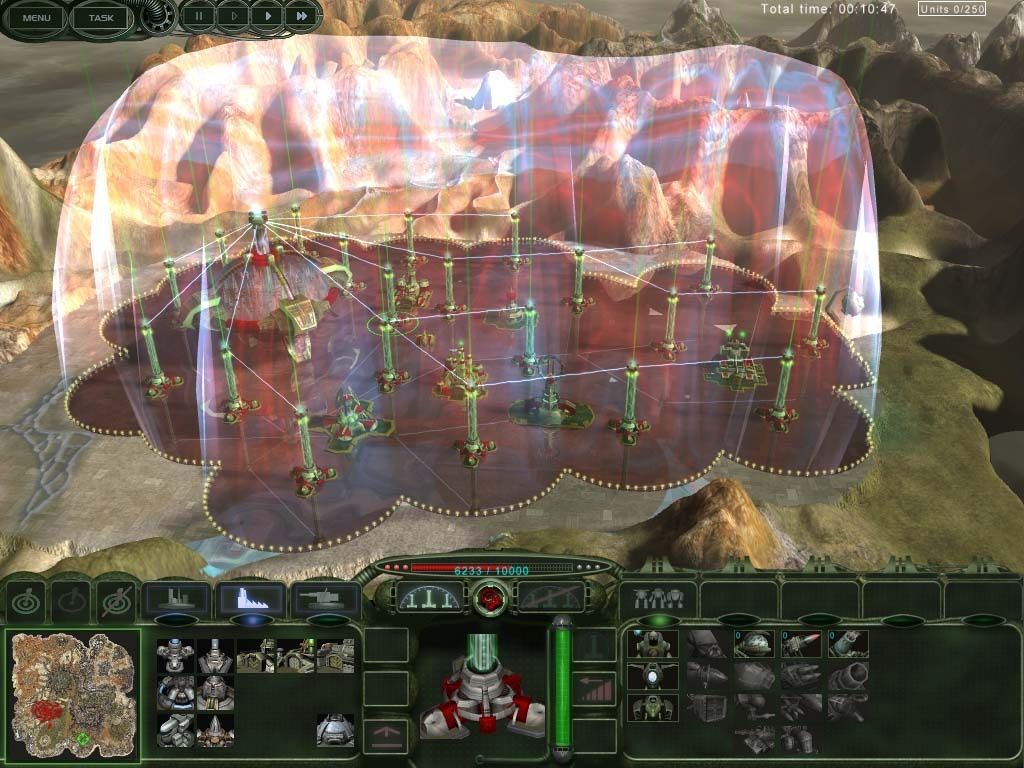Switch to the gun turret defenses tab

(325, 599)
